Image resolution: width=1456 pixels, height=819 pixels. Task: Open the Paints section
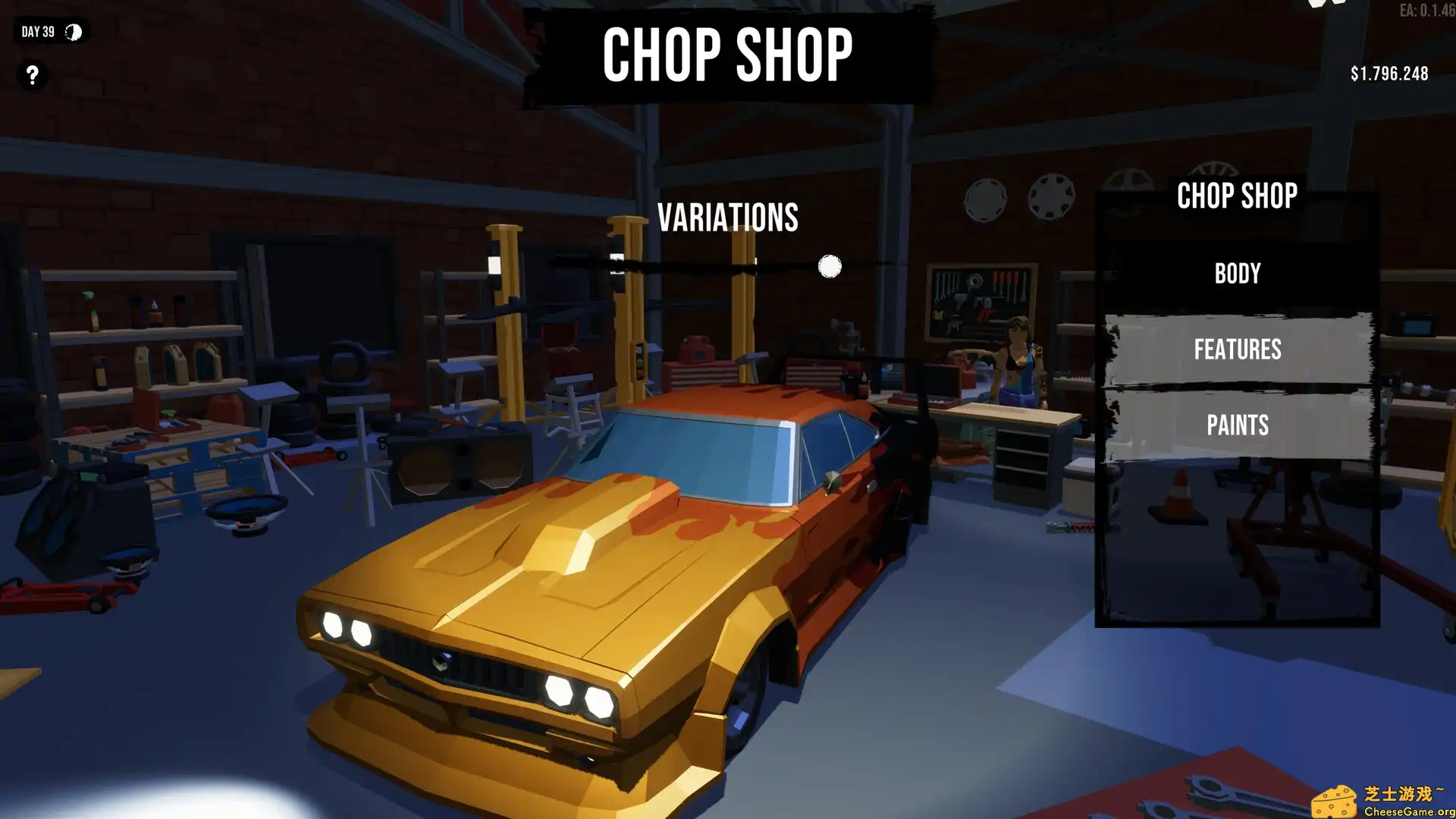(1238, 425)
